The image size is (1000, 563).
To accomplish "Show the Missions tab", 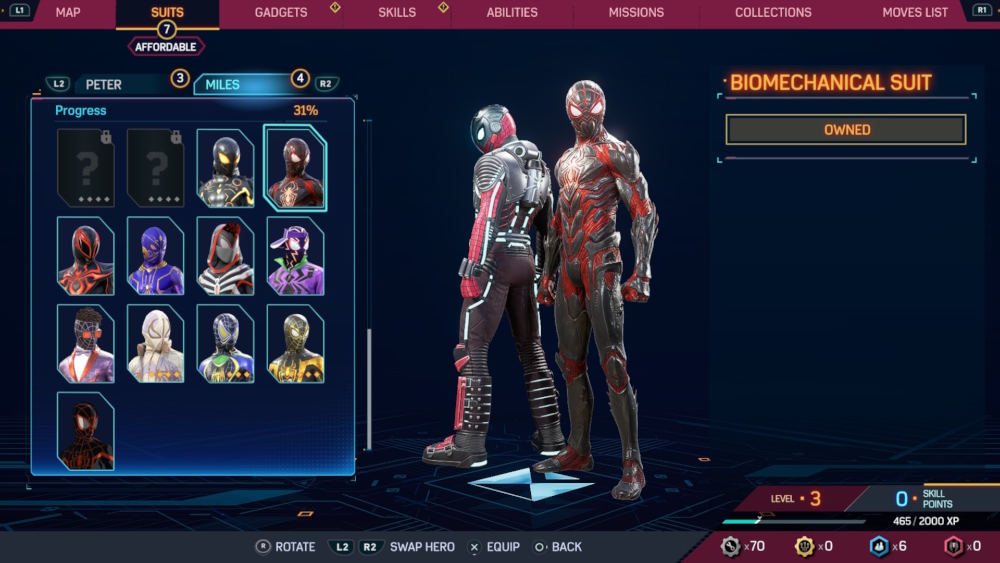I will tap(636, 13).
